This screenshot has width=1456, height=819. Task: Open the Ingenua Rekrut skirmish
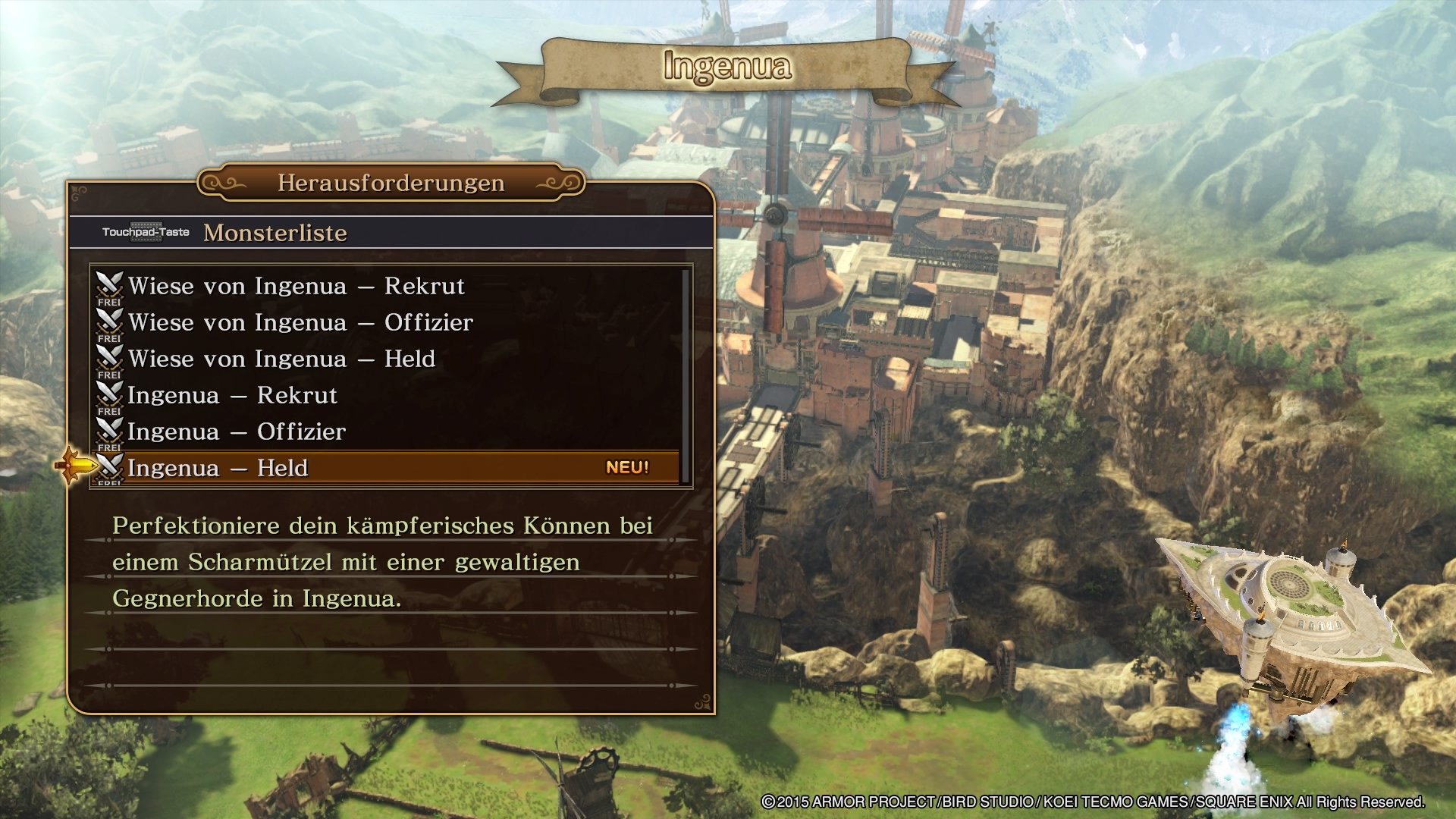pos(233,395)
